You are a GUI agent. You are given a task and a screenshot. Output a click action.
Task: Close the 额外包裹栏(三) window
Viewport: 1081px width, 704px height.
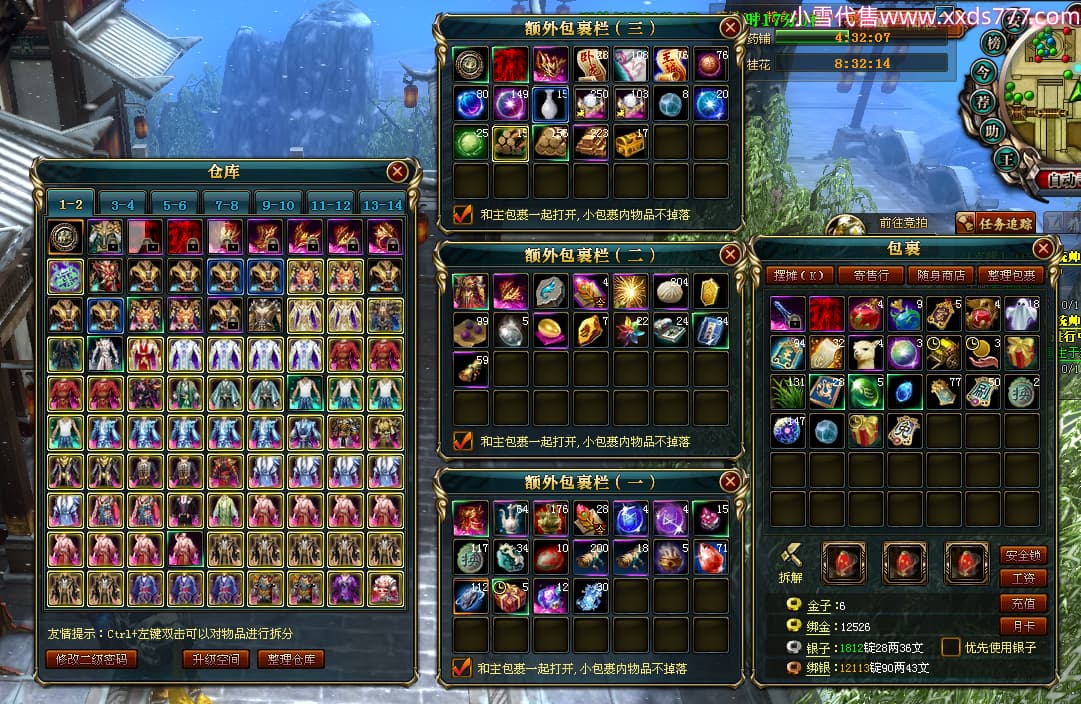click(x=731, y=27)
